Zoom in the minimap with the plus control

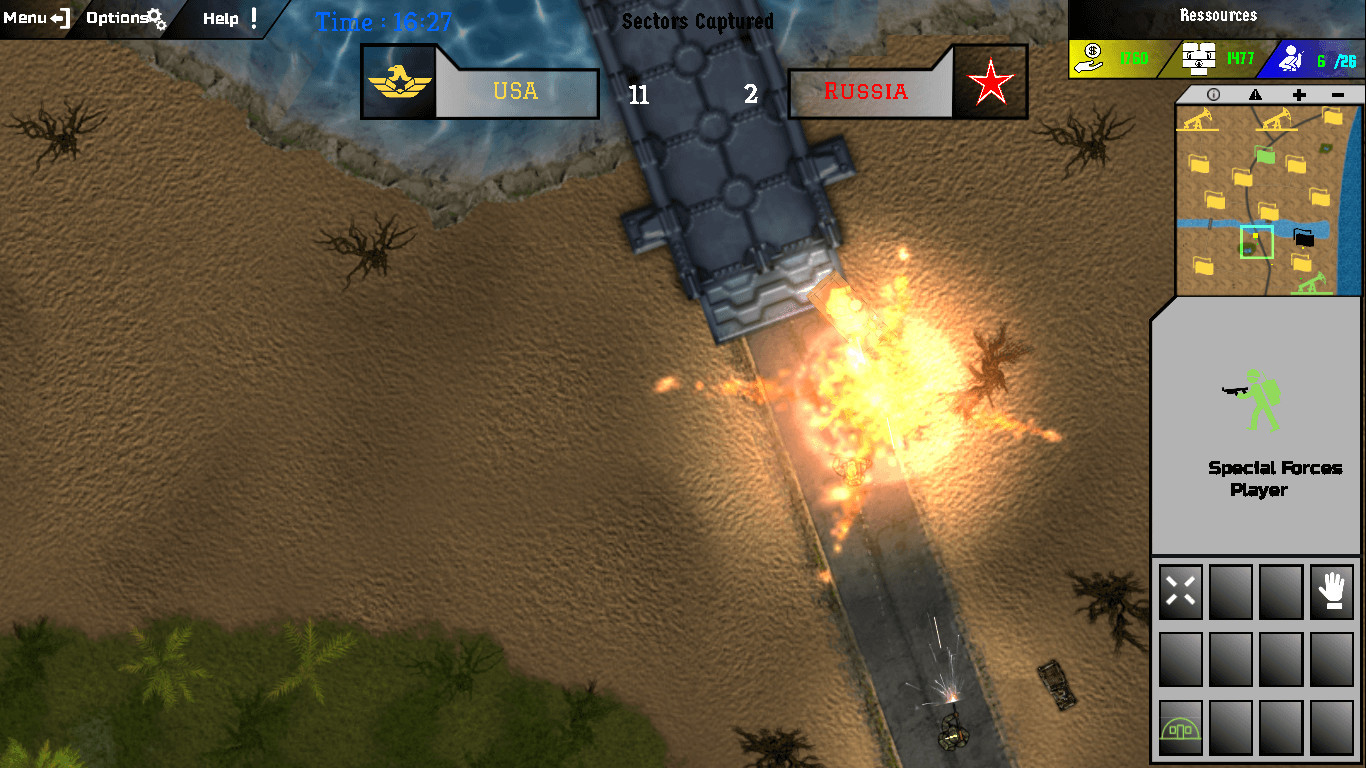(x=1297, y=93)
